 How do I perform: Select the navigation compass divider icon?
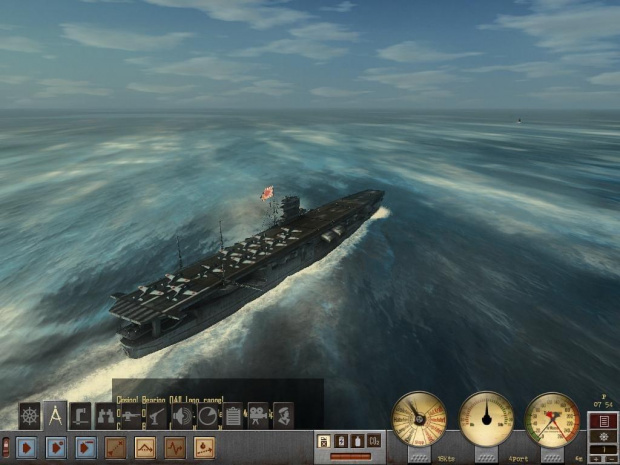click(55, 415)
